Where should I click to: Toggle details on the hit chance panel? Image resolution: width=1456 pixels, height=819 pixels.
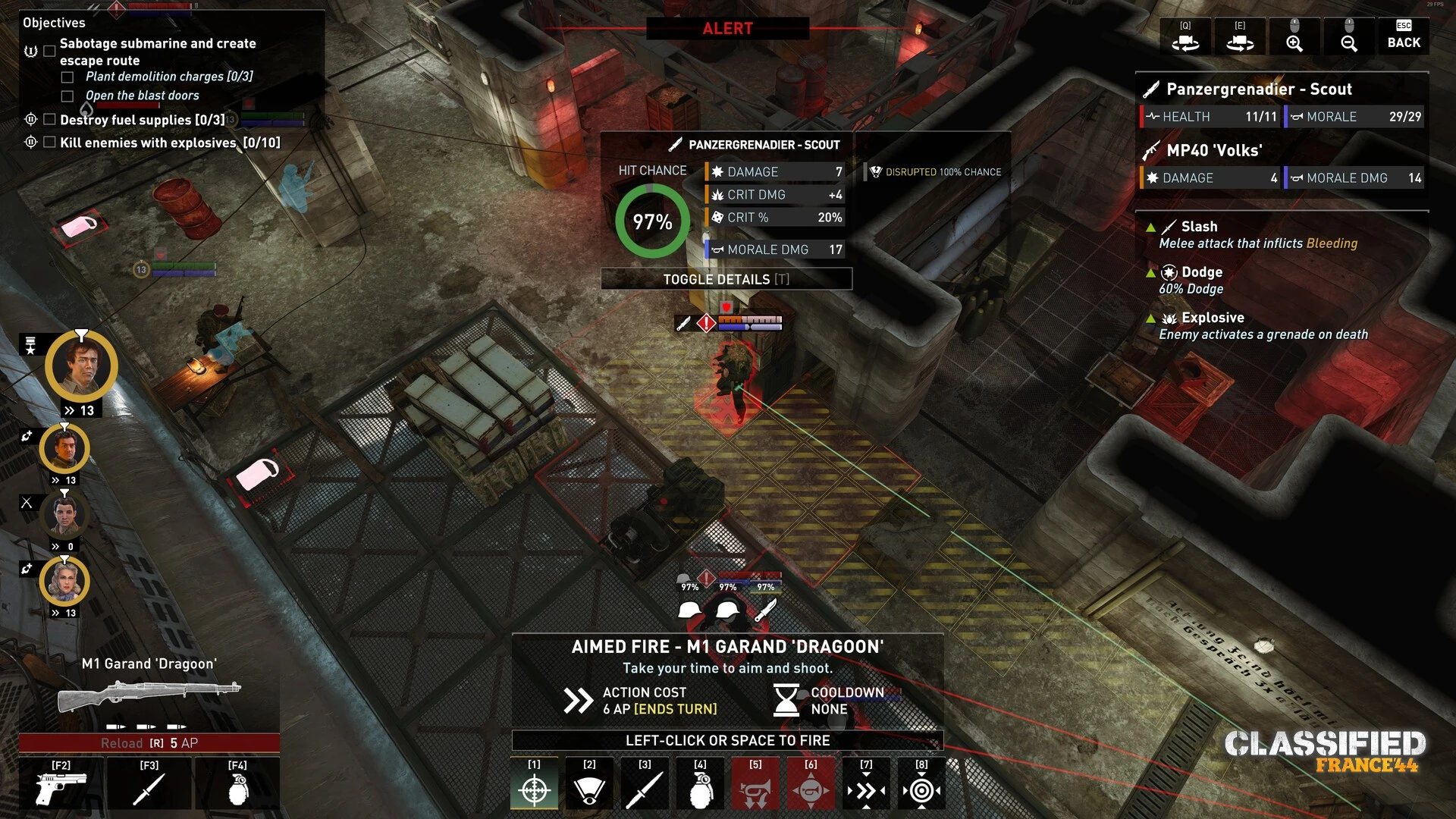[x=726, y=279]
